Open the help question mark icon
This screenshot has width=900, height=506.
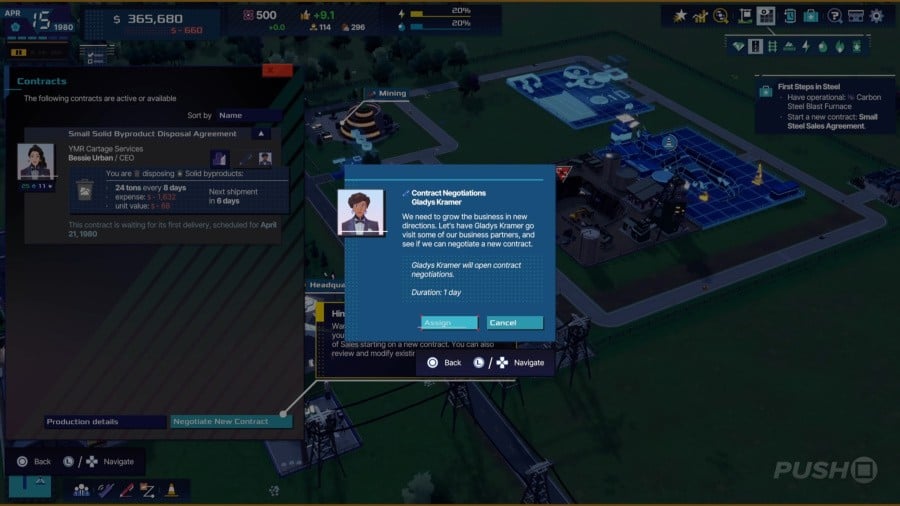coord(857,16)
